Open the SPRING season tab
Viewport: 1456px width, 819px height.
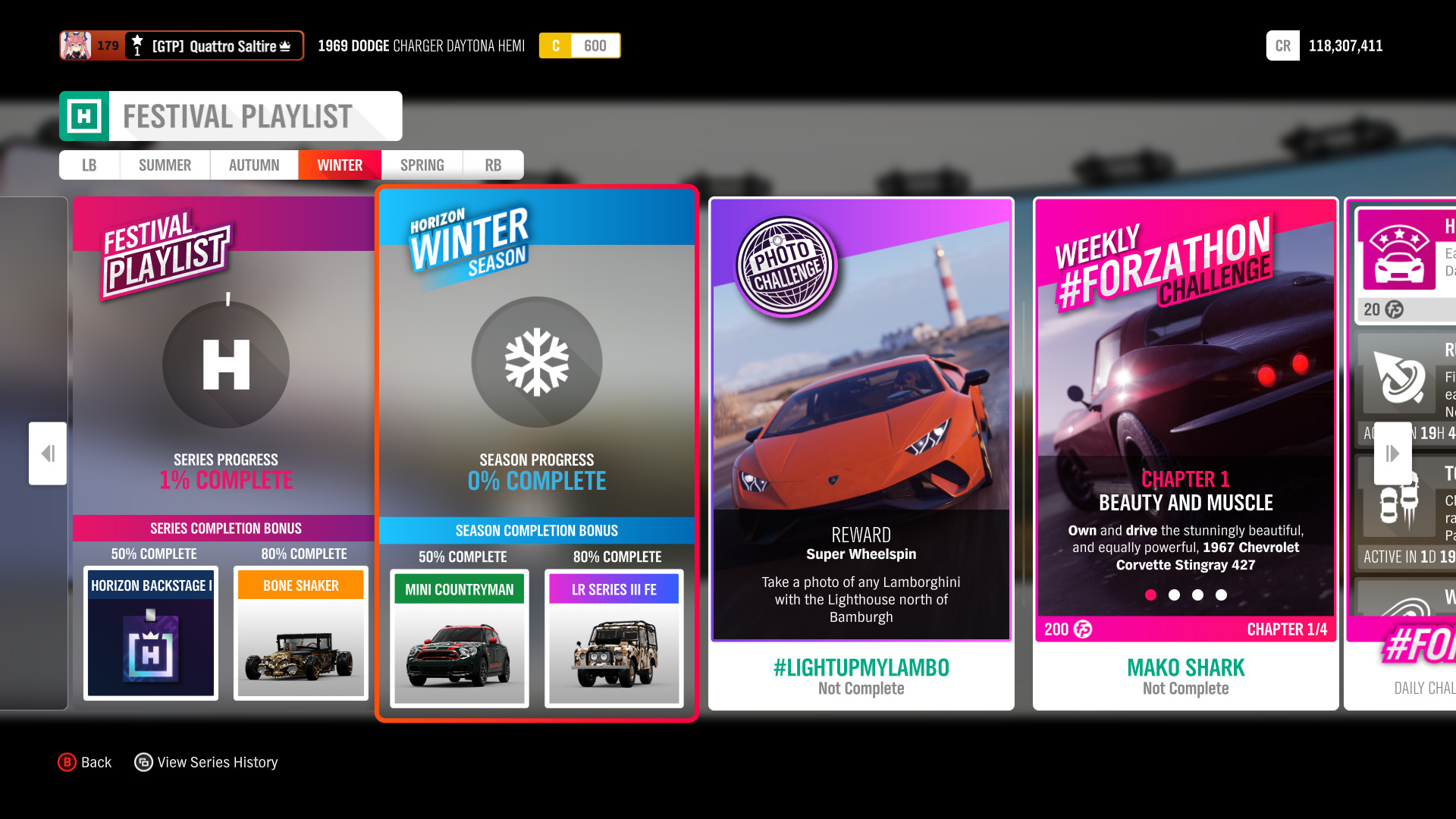pyautogui.click(x=421, y=165)
